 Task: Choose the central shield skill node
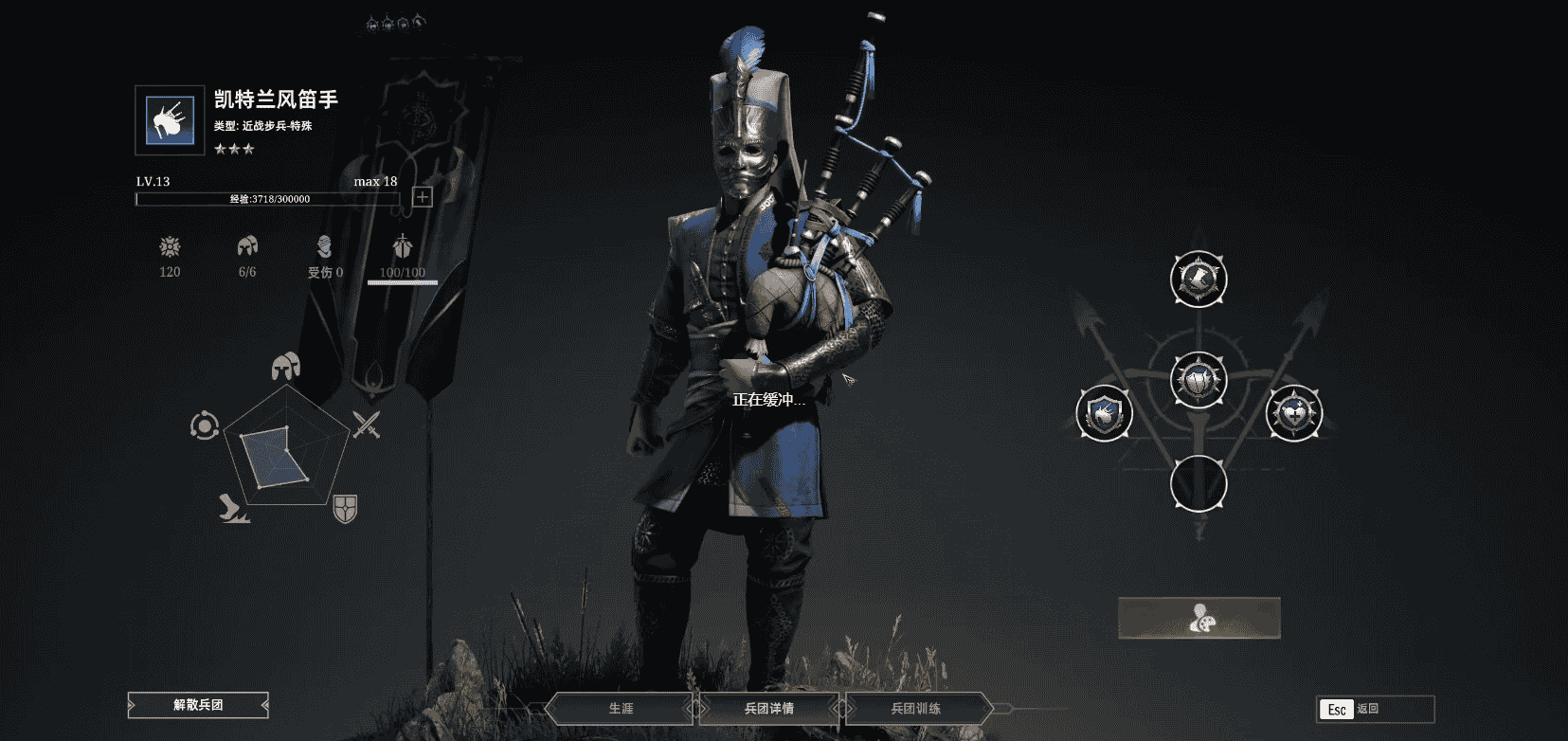tap(1199, 380)
